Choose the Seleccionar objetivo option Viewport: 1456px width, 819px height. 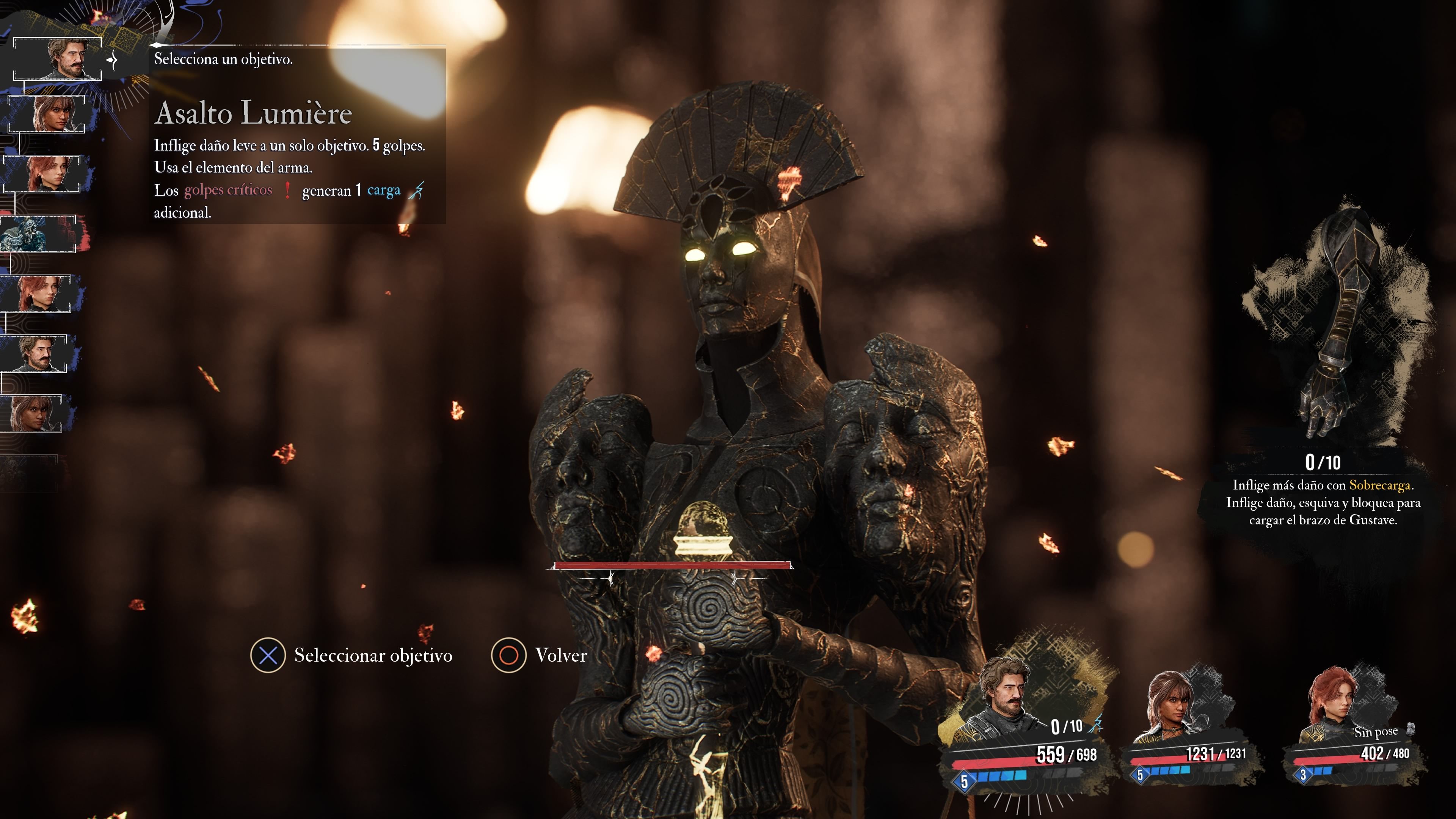coord(351,655)
